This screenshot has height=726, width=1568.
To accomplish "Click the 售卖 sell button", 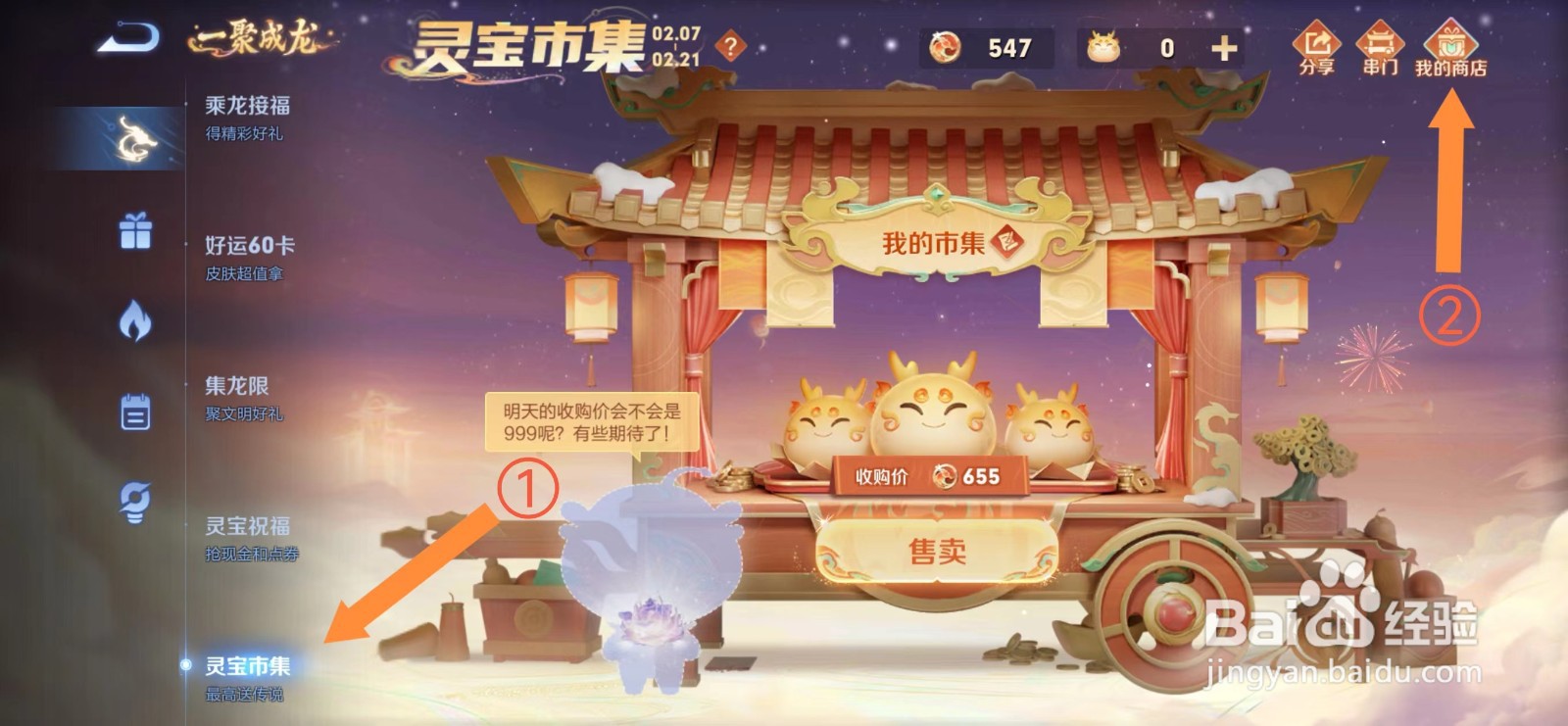I will (938, 549).
